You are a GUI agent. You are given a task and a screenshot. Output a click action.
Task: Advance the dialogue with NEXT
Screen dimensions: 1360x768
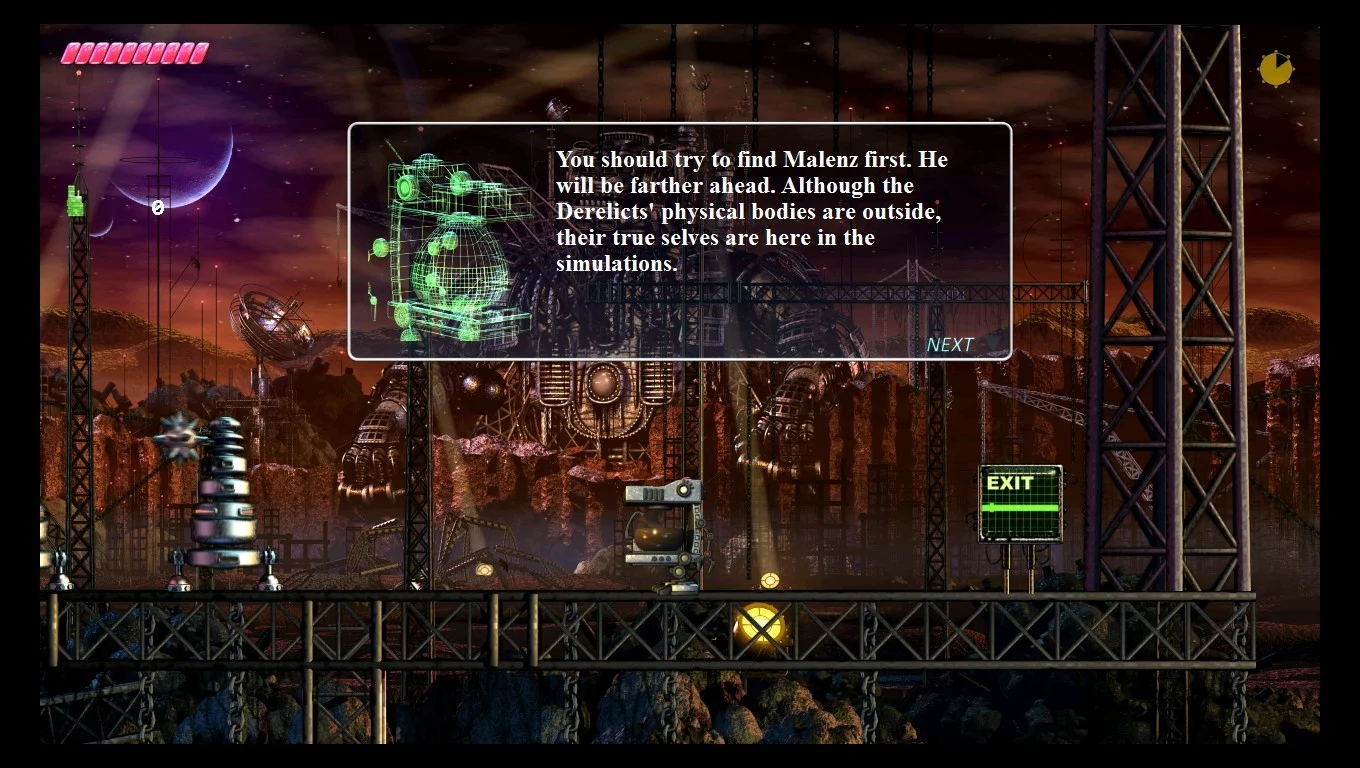tap(949, 345)
